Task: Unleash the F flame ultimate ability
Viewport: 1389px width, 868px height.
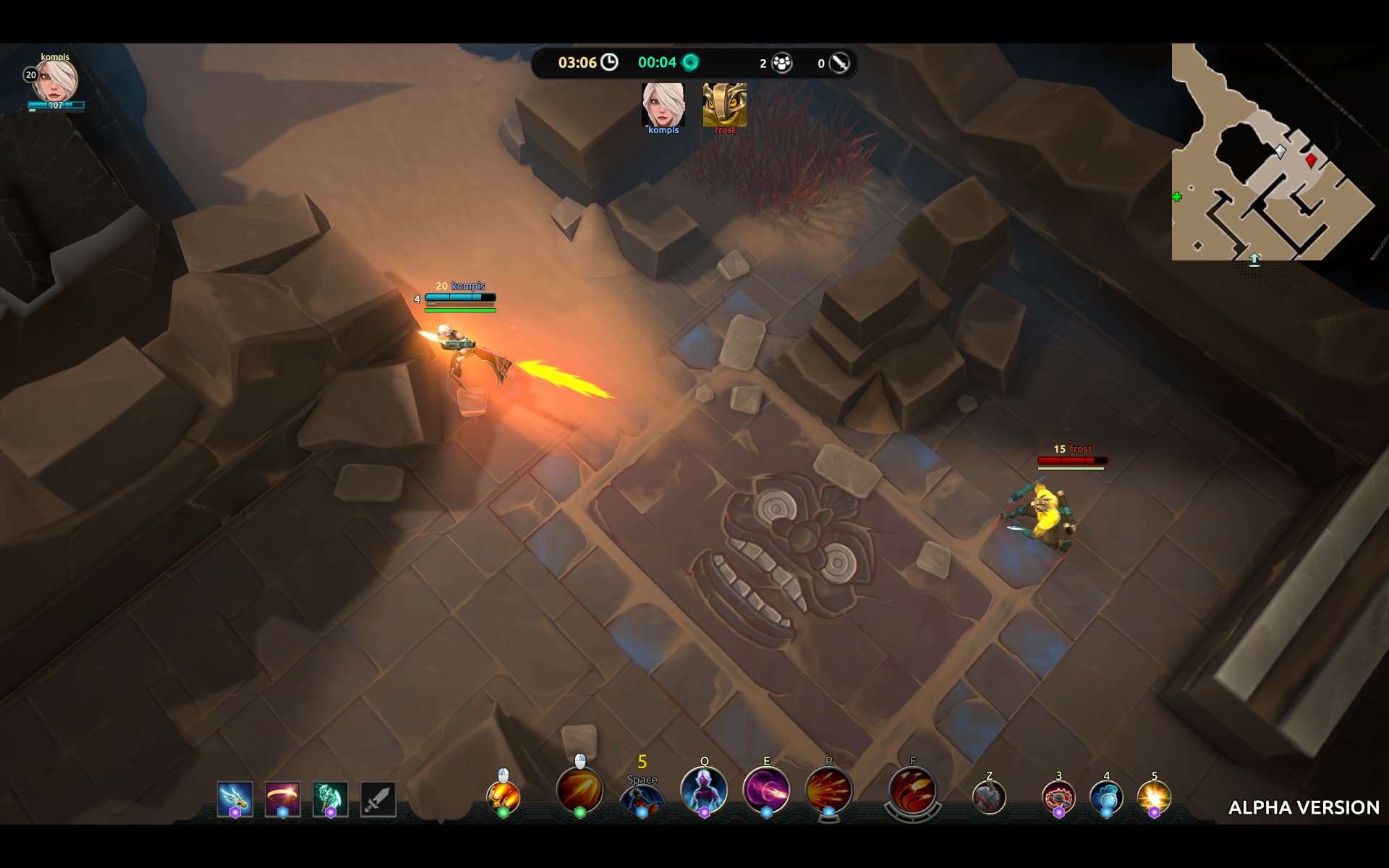Action: (x=912, y=791)
